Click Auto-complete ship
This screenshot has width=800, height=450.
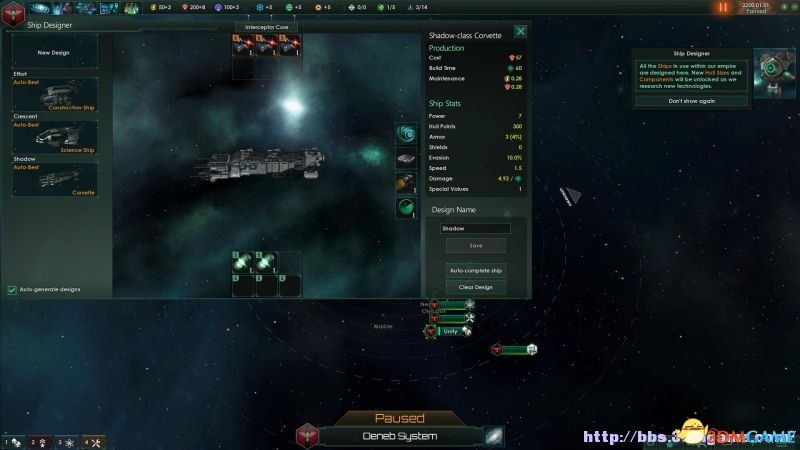476,271
